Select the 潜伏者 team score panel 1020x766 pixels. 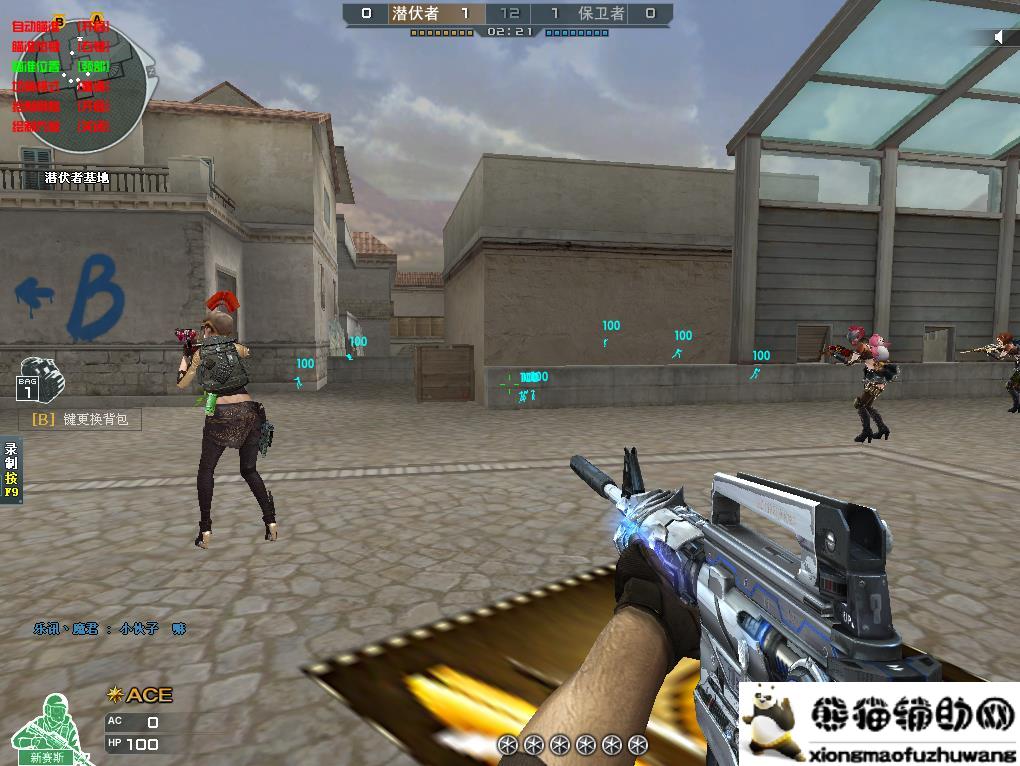point(416,14)
